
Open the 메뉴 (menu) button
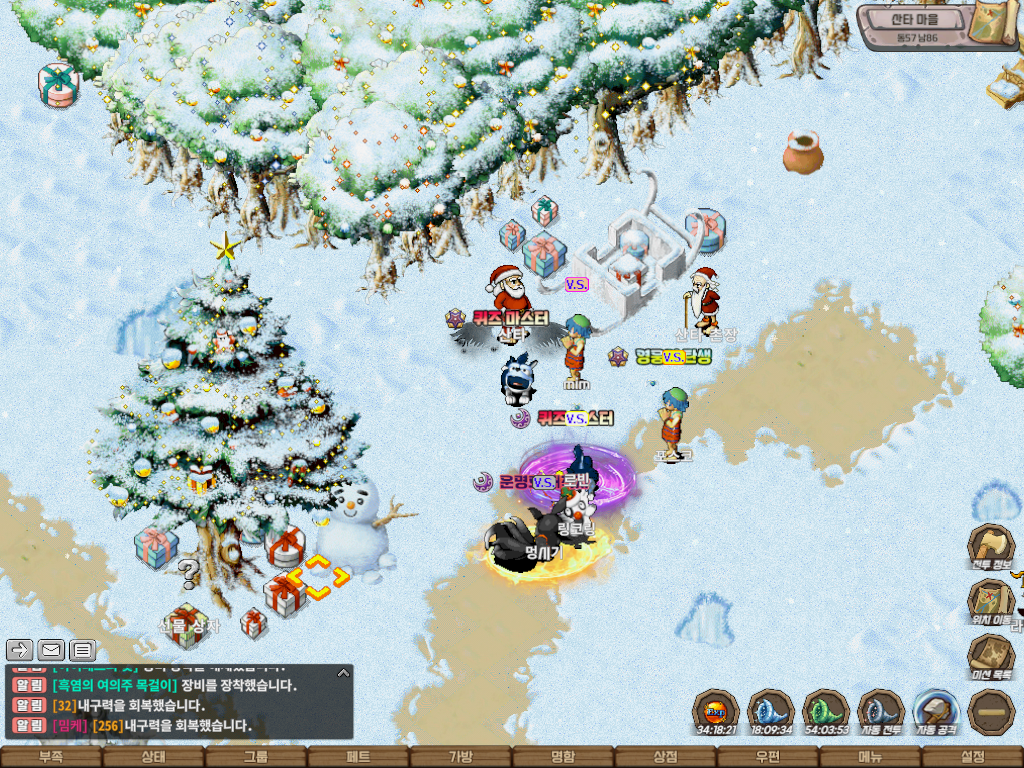[870, 757]
